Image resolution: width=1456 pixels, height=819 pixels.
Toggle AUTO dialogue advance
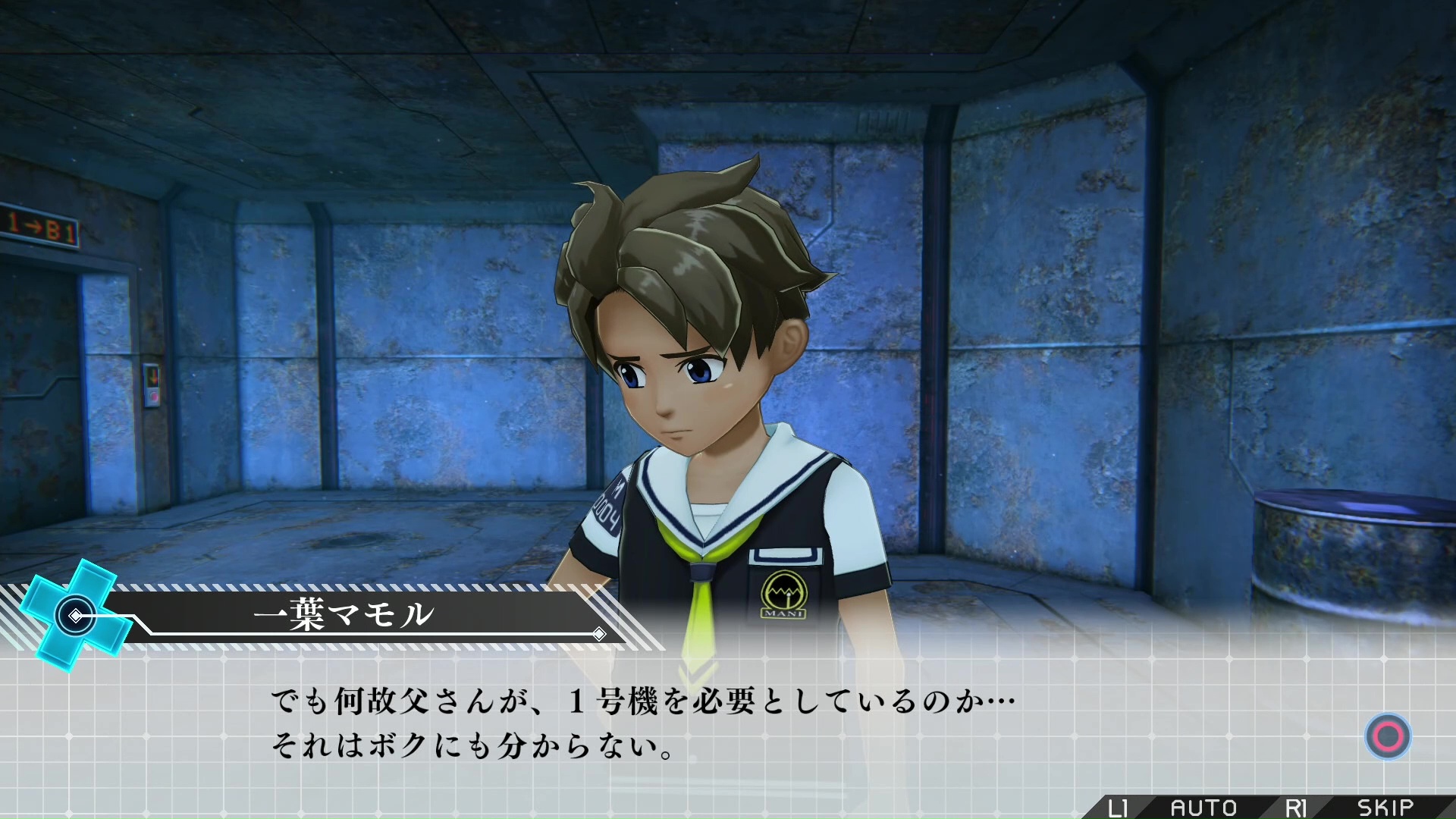[x=1203, y=808]
